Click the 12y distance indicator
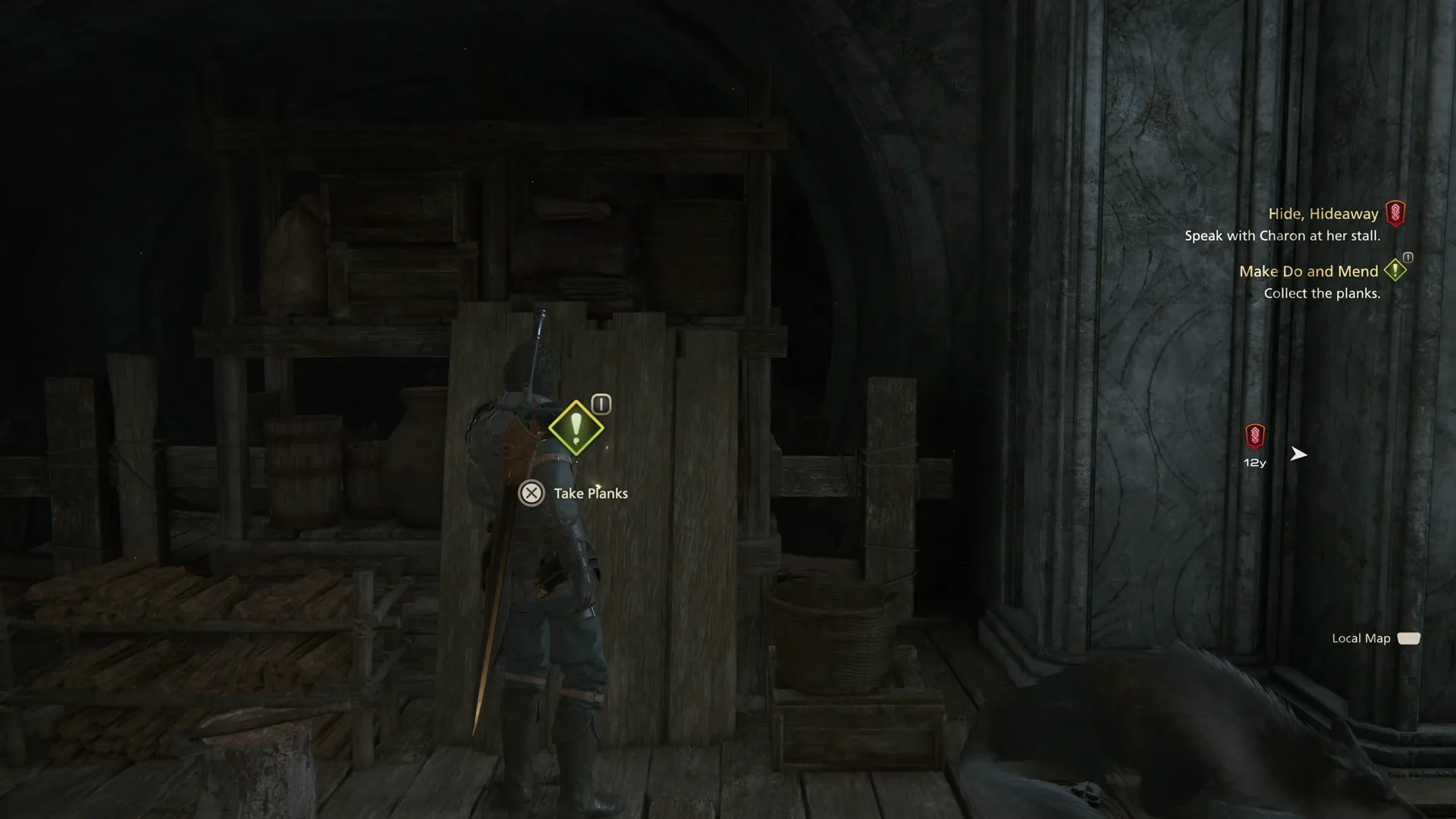The image size is (1456, 819). 1254,462
